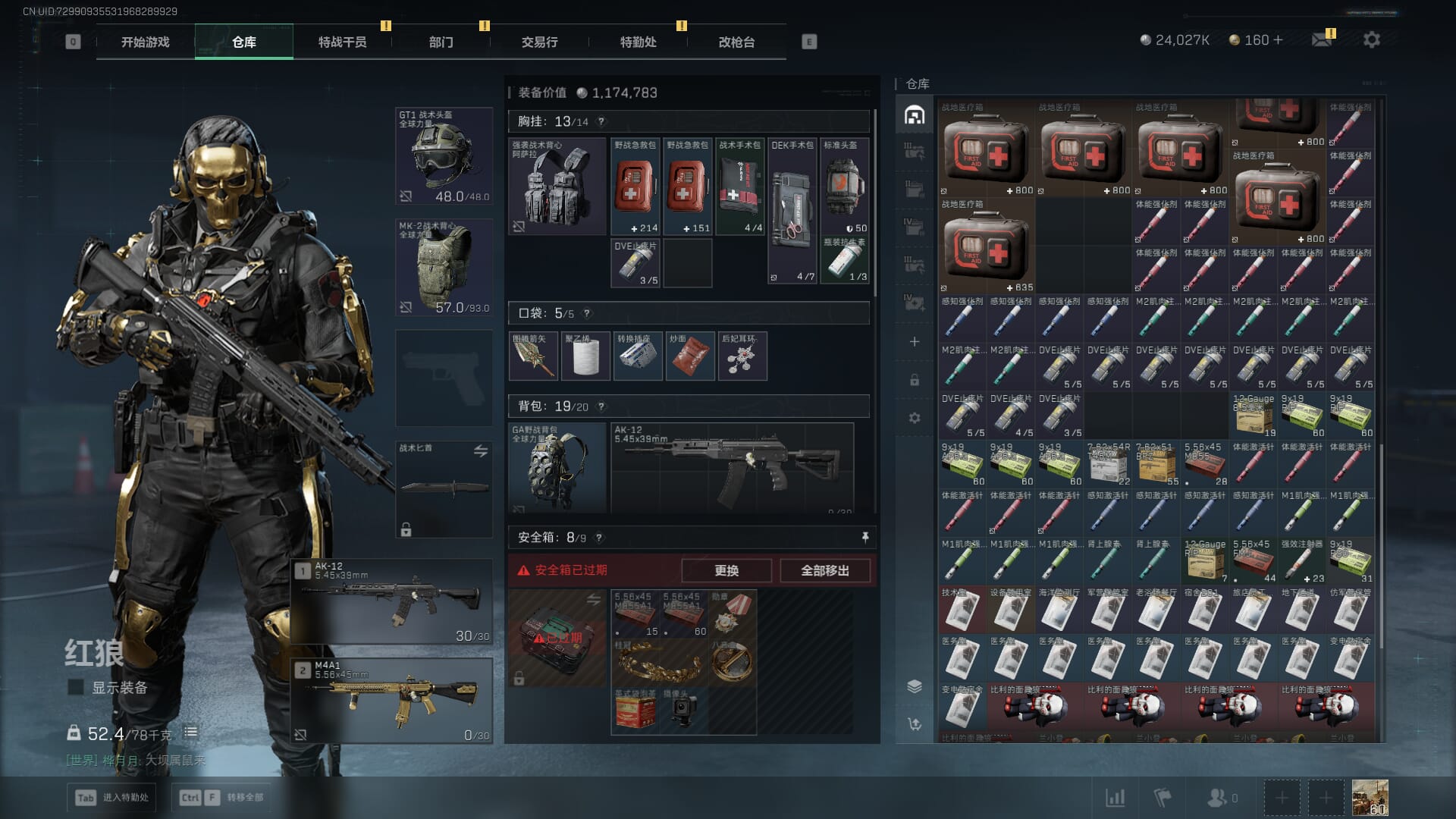This screenshot has width=1456, height=819.
Task: Click the 更换 safe box button
Action: 726,570
